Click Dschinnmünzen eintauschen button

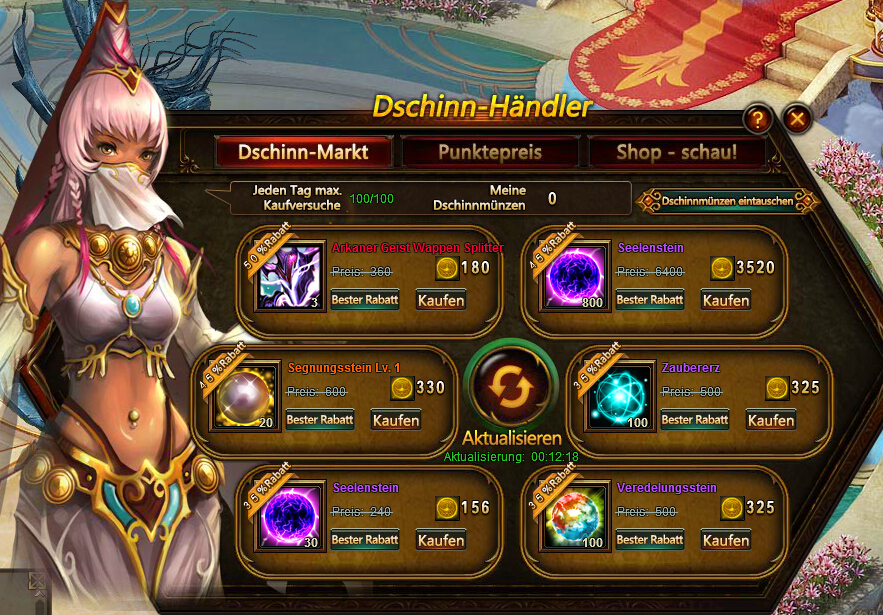727,201
